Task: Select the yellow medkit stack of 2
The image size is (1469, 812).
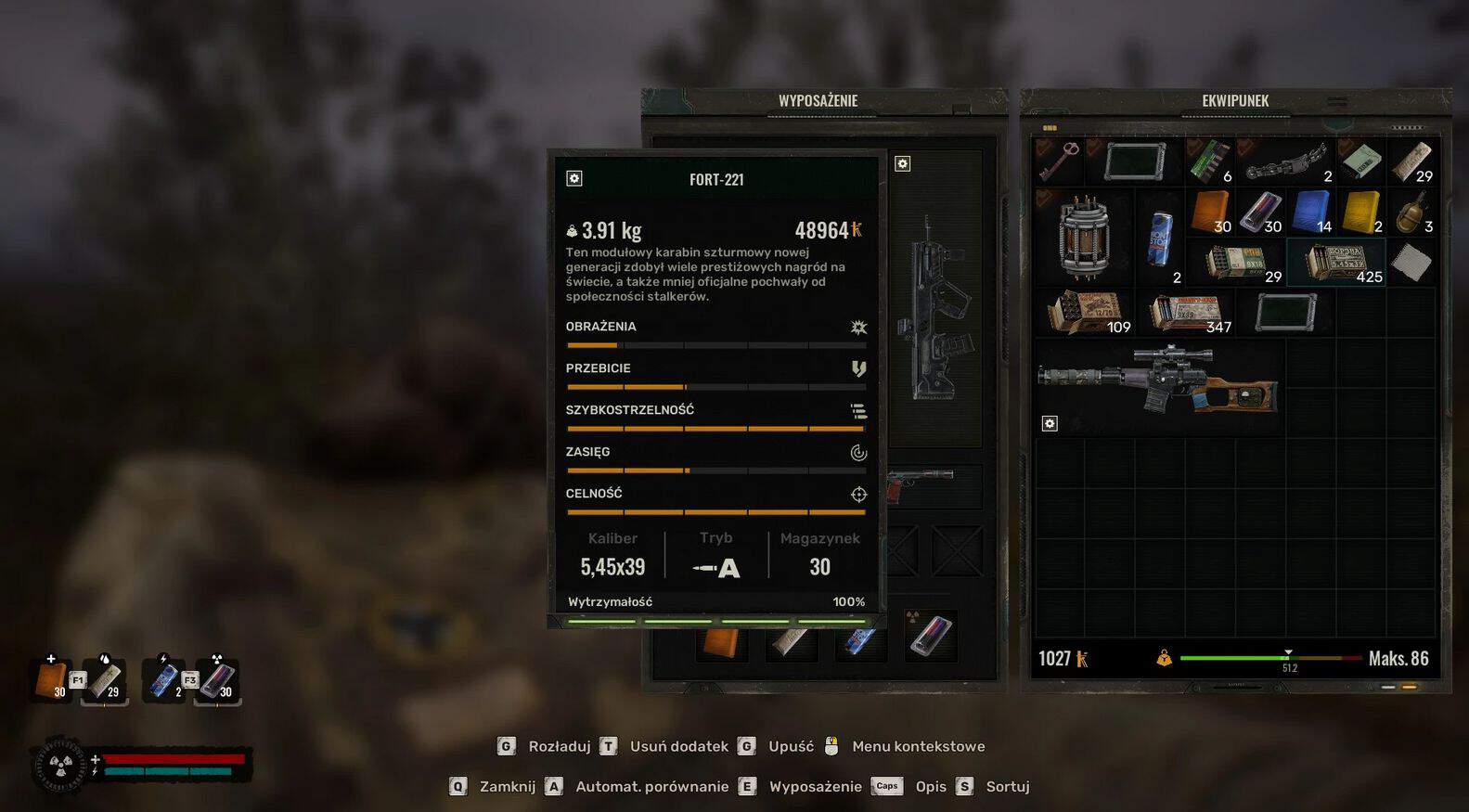Action: [1361, 213]
